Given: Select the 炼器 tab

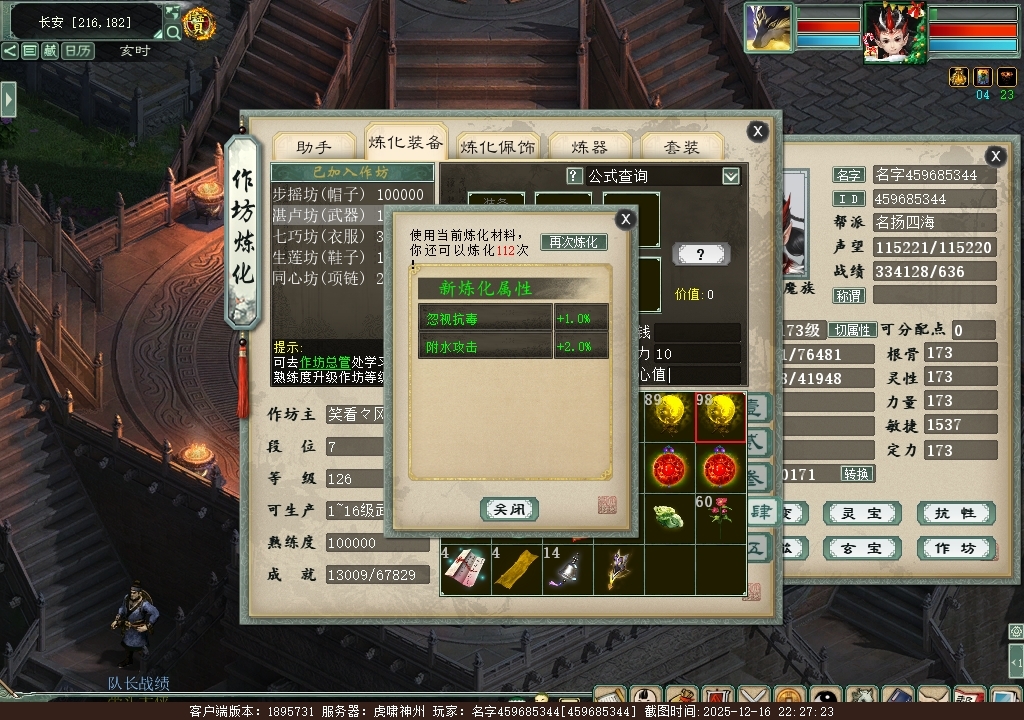Looking at the screenshot, I should (589, 147).
